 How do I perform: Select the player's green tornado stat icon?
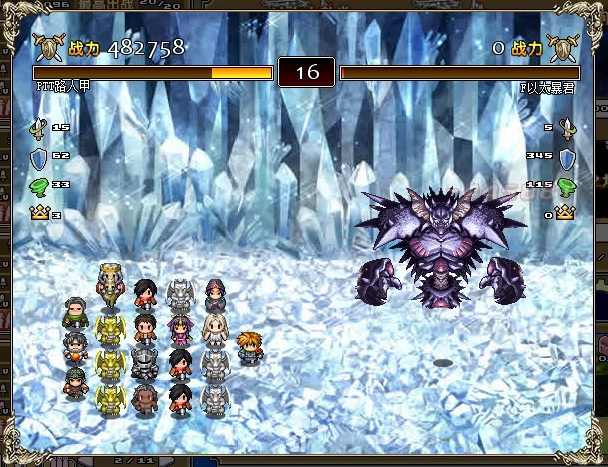tap(40, 185)
